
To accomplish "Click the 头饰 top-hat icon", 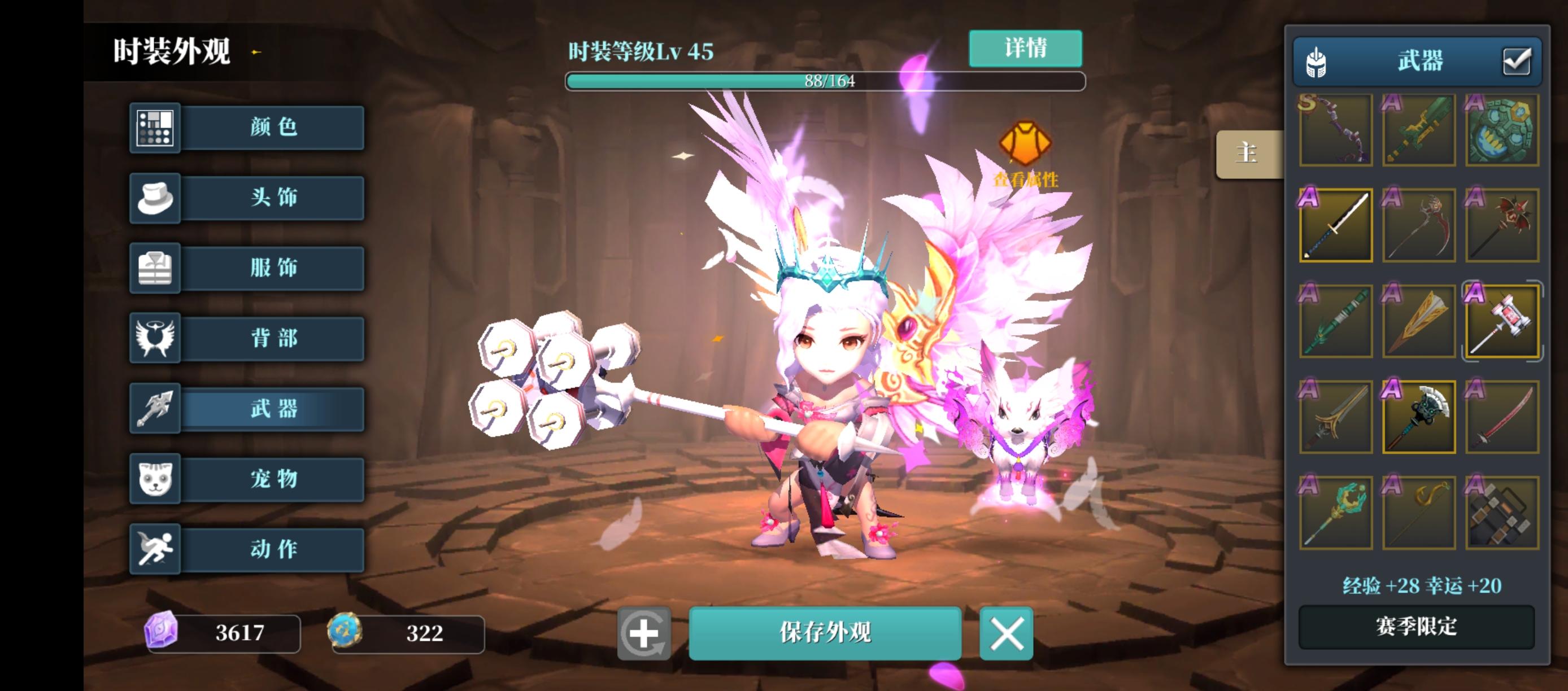I will 155,198.
